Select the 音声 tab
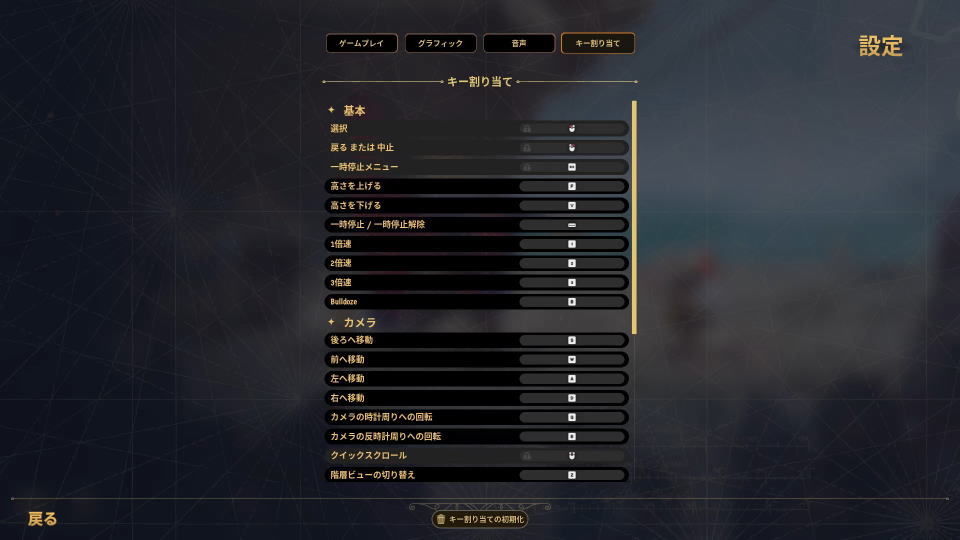 (518, 44)
